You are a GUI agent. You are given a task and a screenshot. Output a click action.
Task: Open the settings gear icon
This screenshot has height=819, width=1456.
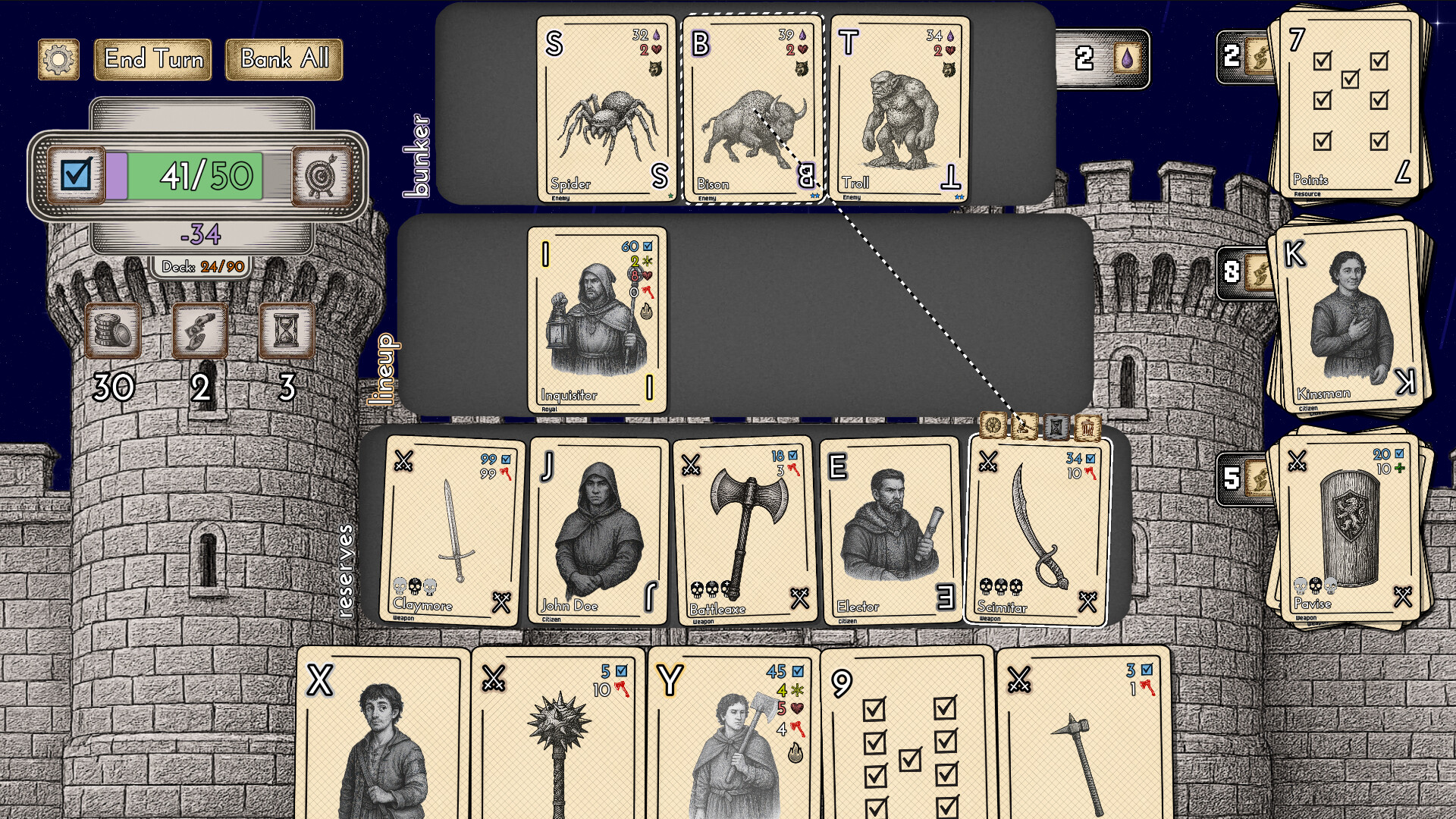[59, 60]
